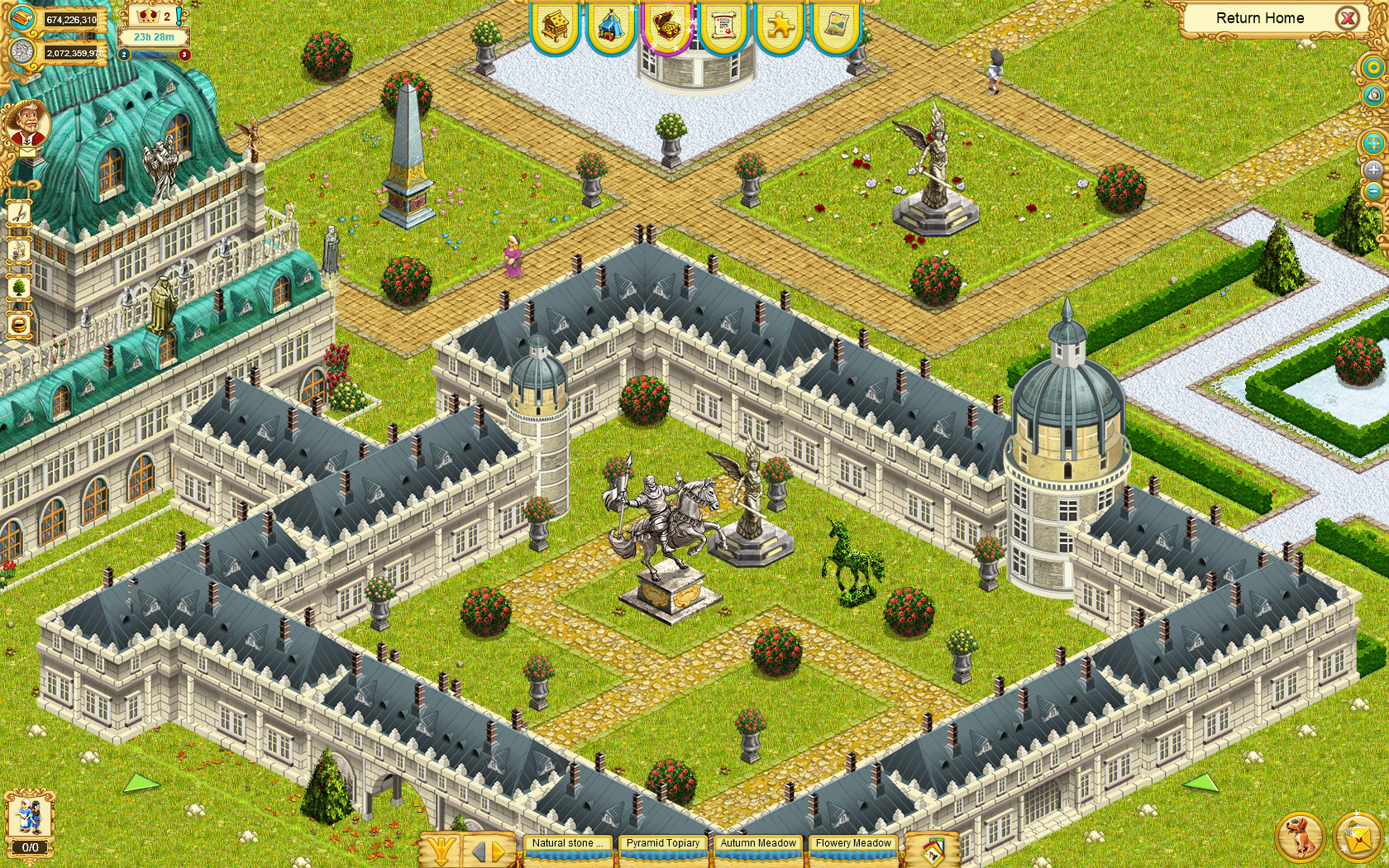Toggle the minimap grid view
The image size is (1389, 868).
[1373, 141]
